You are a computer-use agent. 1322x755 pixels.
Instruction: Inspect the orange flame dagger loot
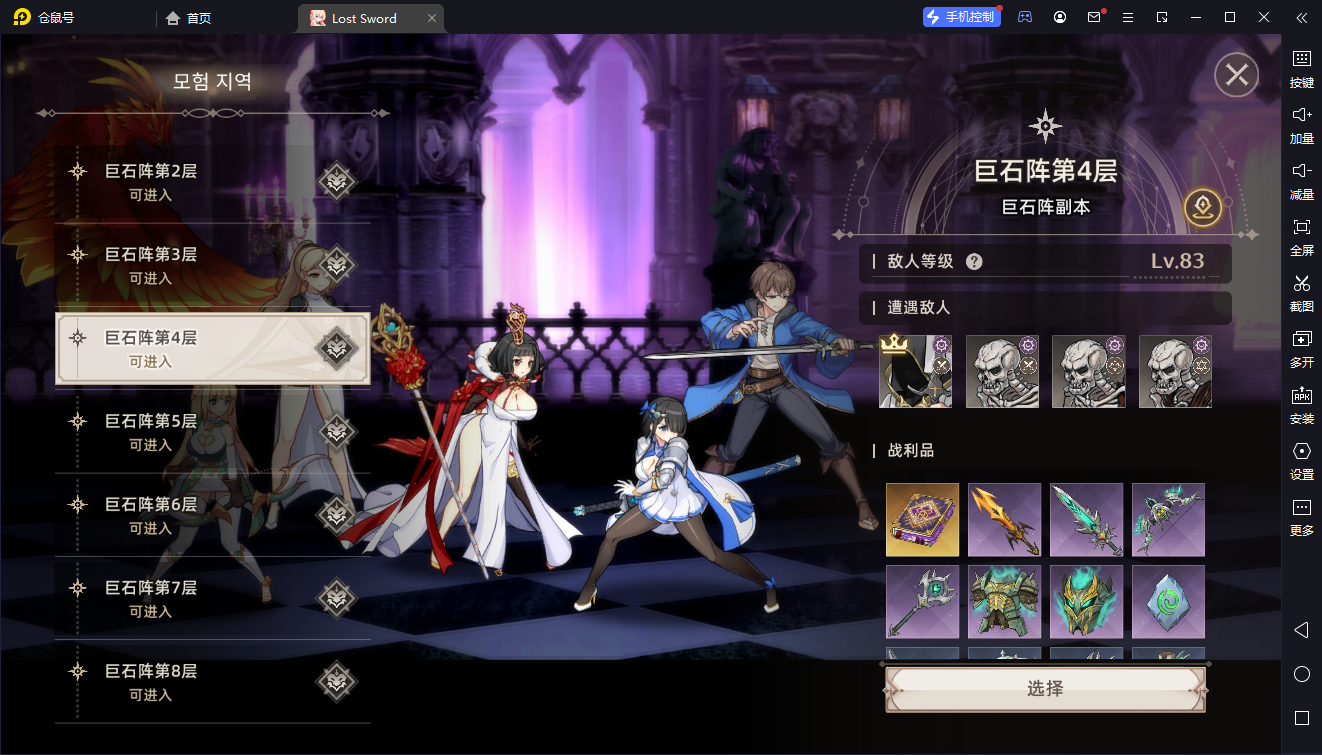1004,520
